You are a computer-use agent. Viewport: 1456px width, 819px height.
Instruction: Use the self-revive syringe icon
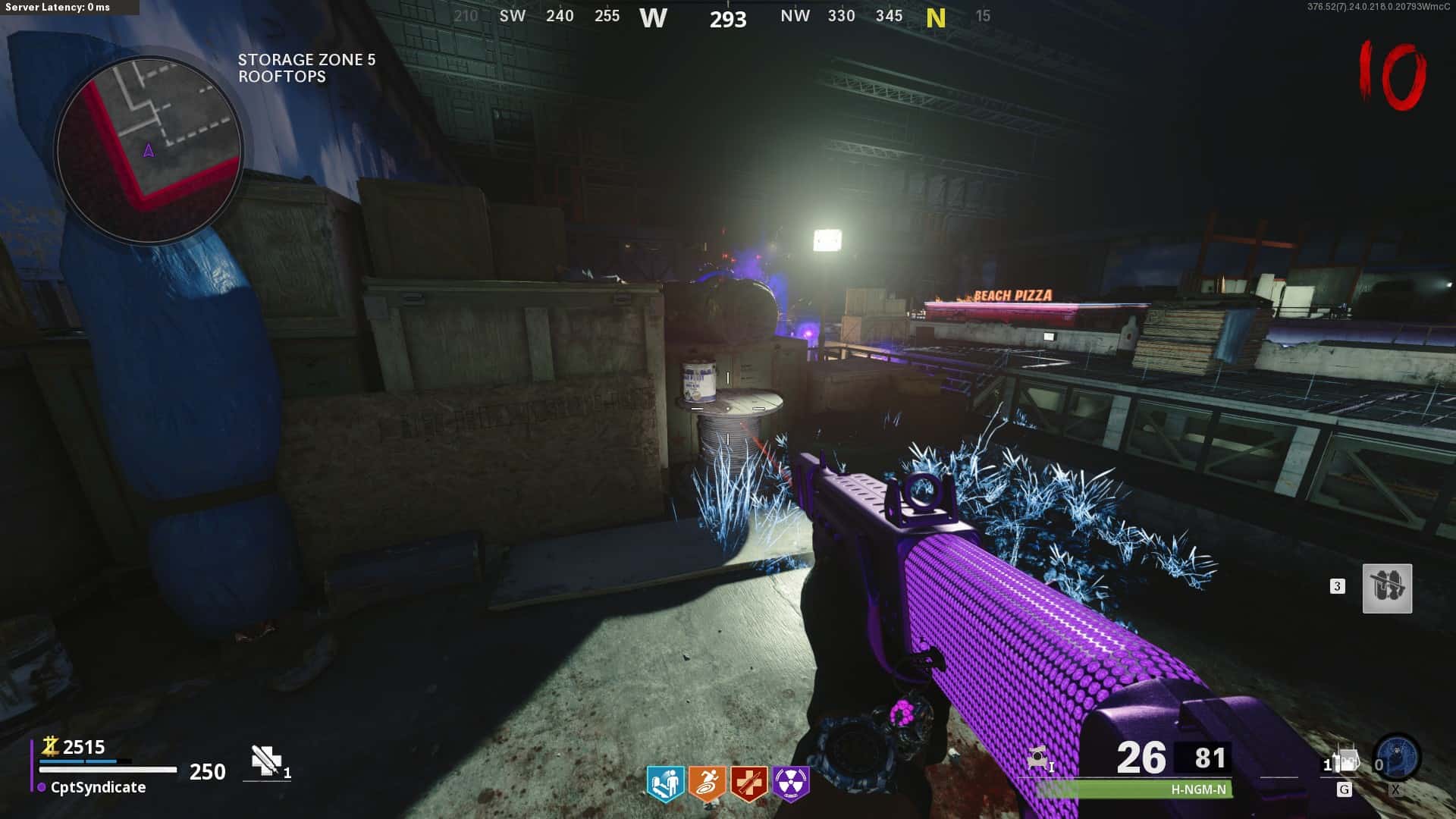point(266,761)
